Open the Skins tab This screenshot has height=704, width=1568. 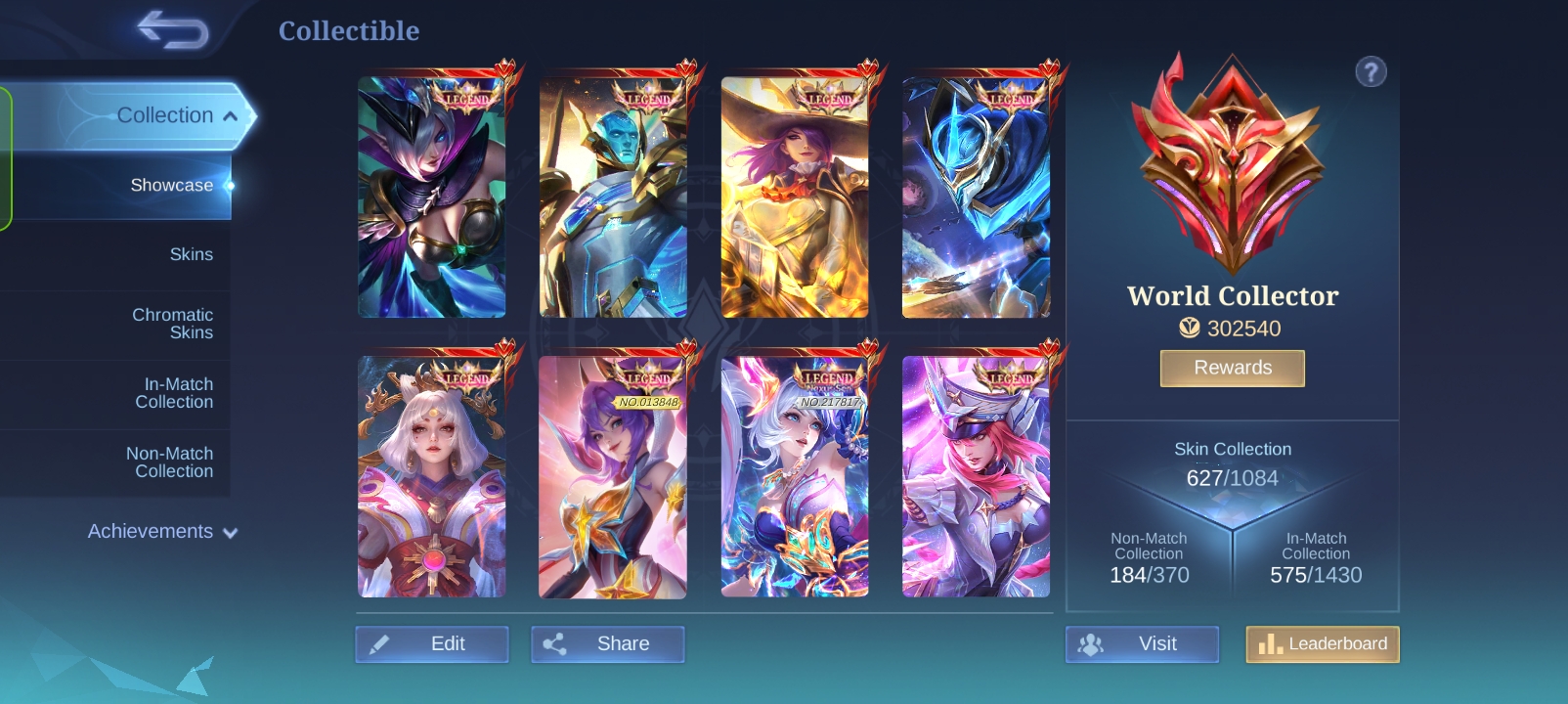coord(191,254)
